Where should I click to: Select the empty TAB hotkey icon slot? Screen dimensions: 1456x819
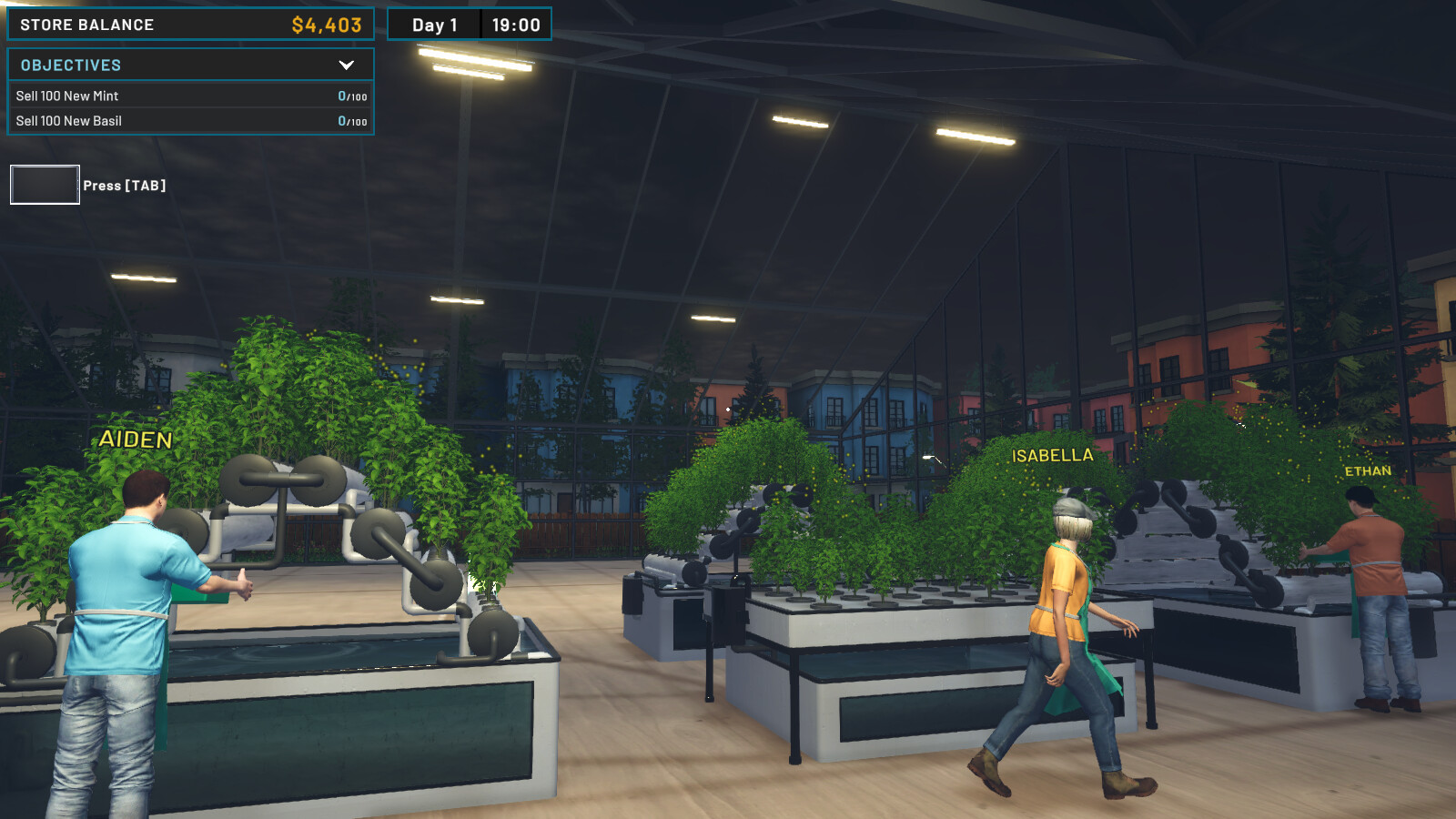[x=44, y=185]
